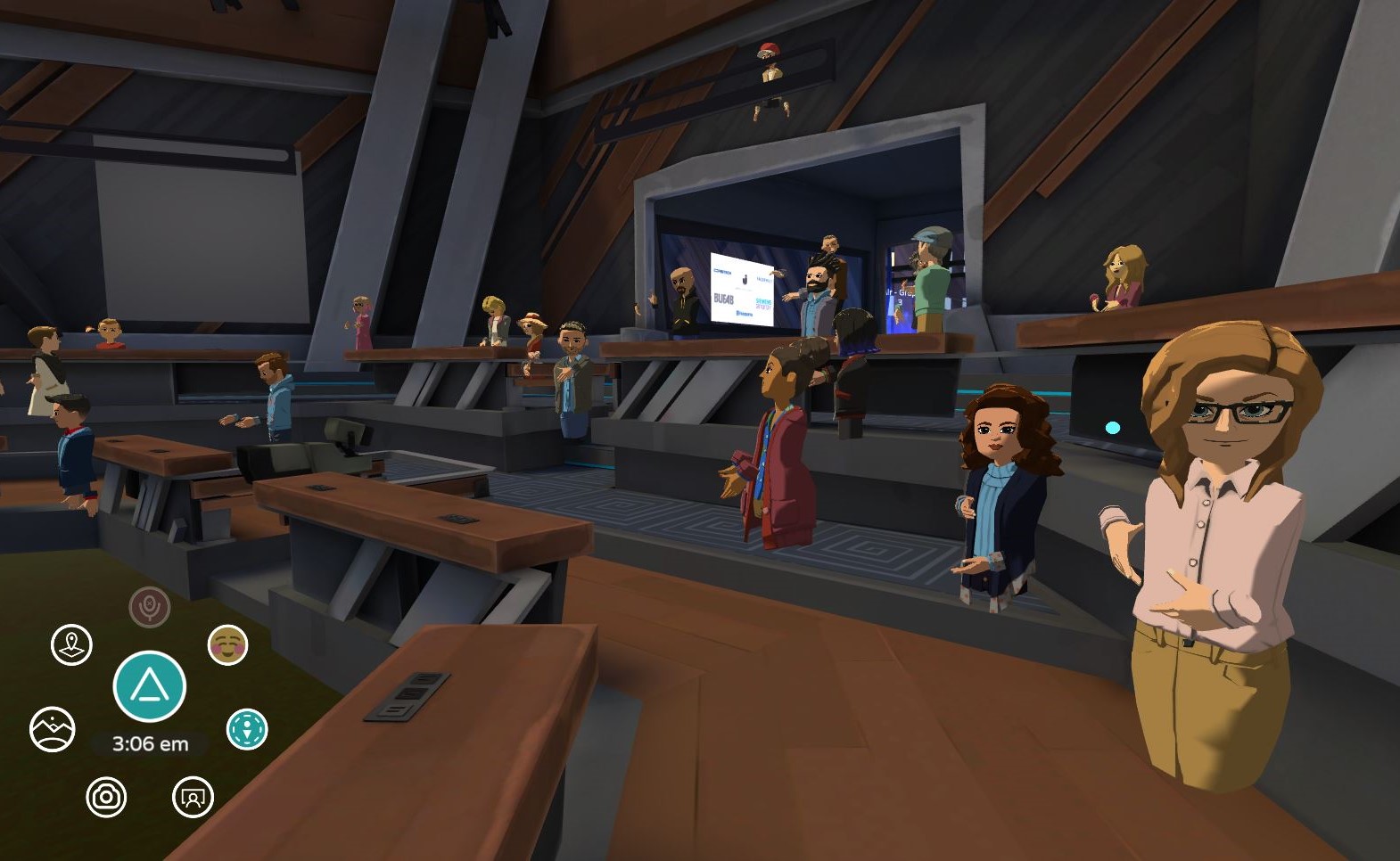Image resolution: width=1400 pixels, height=861 pixels.
Task: Open destinations via the map pin icon
Action: pos(71,644)
